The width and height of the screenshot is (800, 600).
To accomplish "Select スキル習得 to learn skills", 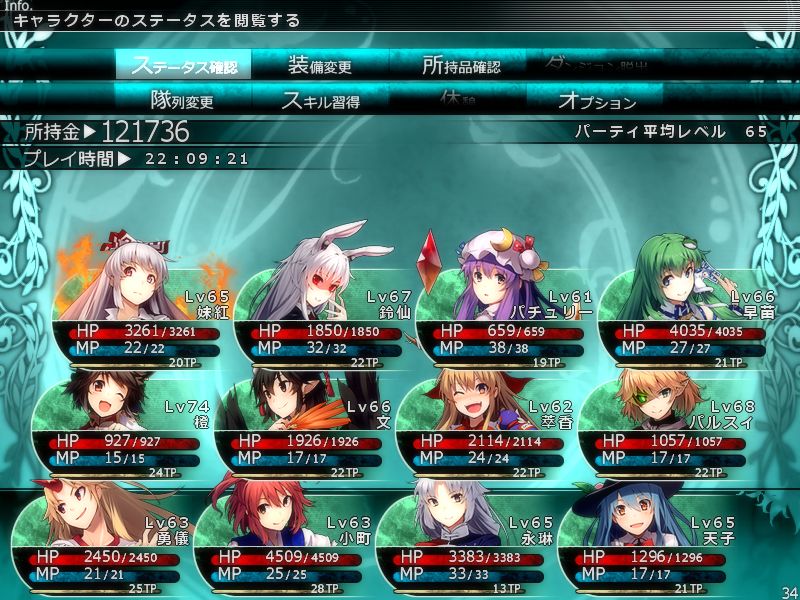I will point(320,100).
